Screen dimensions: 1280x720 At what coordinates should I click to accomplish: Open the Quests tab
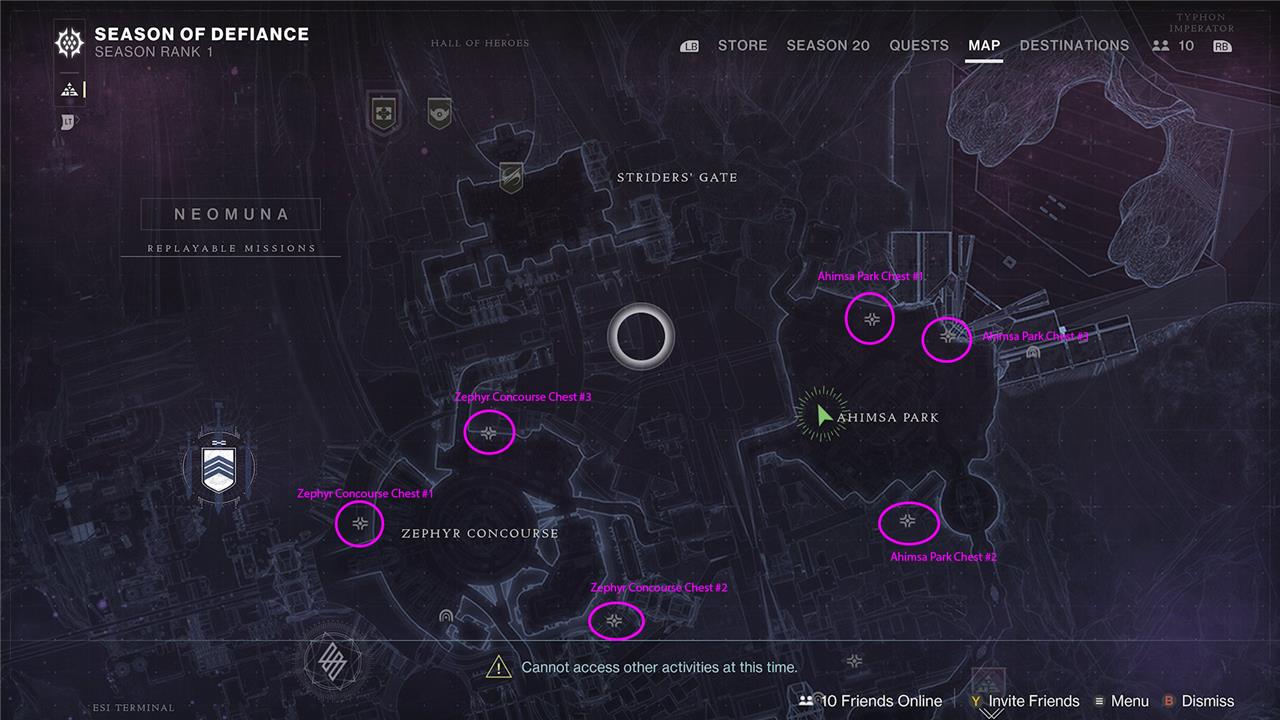[919, 45]
